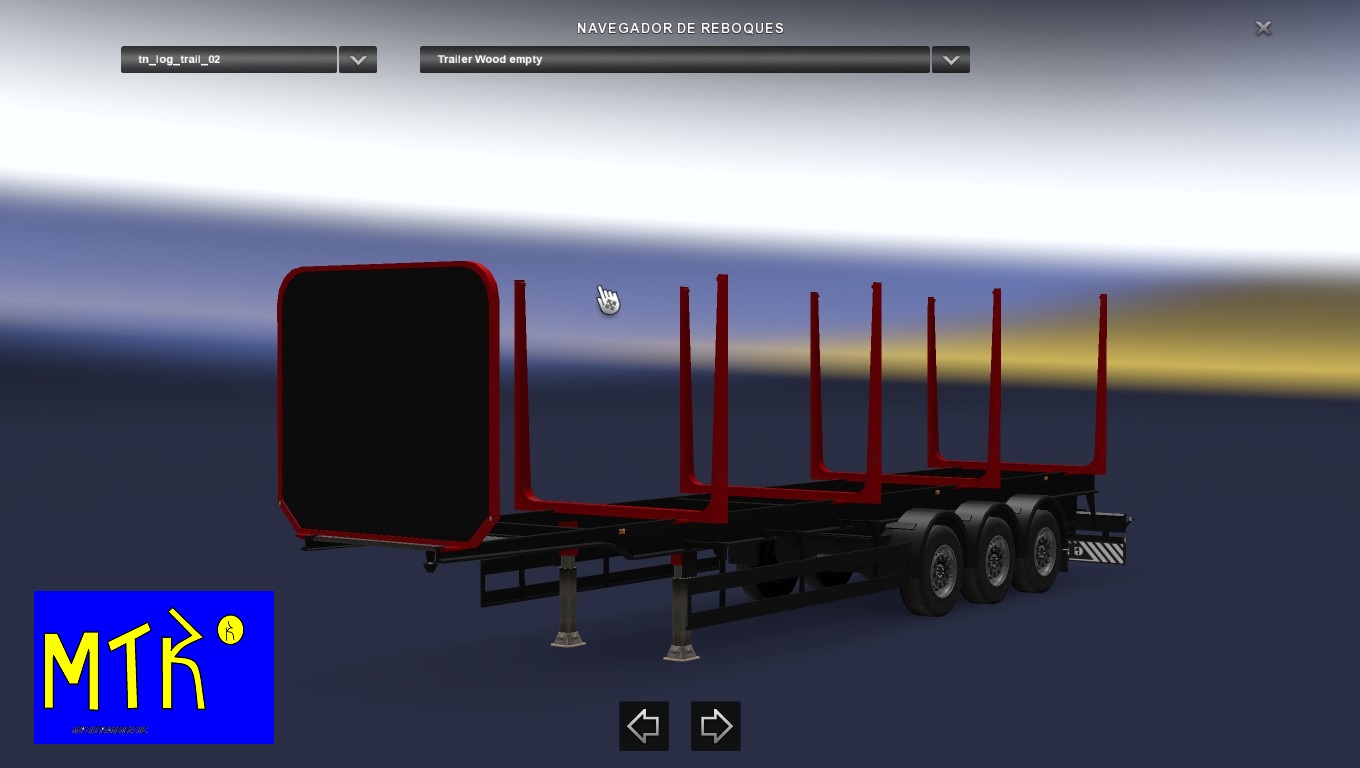The width and height of the screenshot is (1360, 768).
Task: Click the chevron next to Trailer Wood empty
Action: click(949, 59)
